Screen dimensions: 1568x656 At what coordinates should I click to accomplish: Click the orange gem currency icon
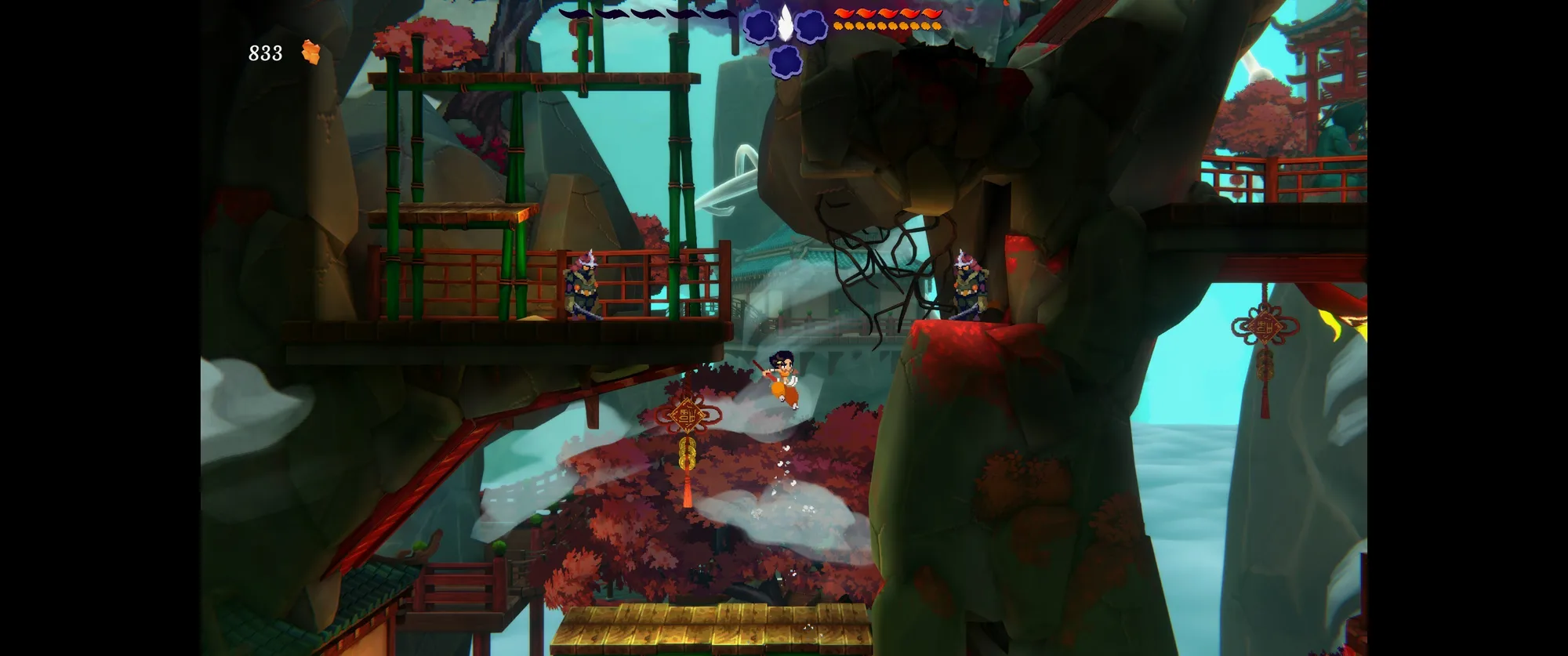(311, 53)
